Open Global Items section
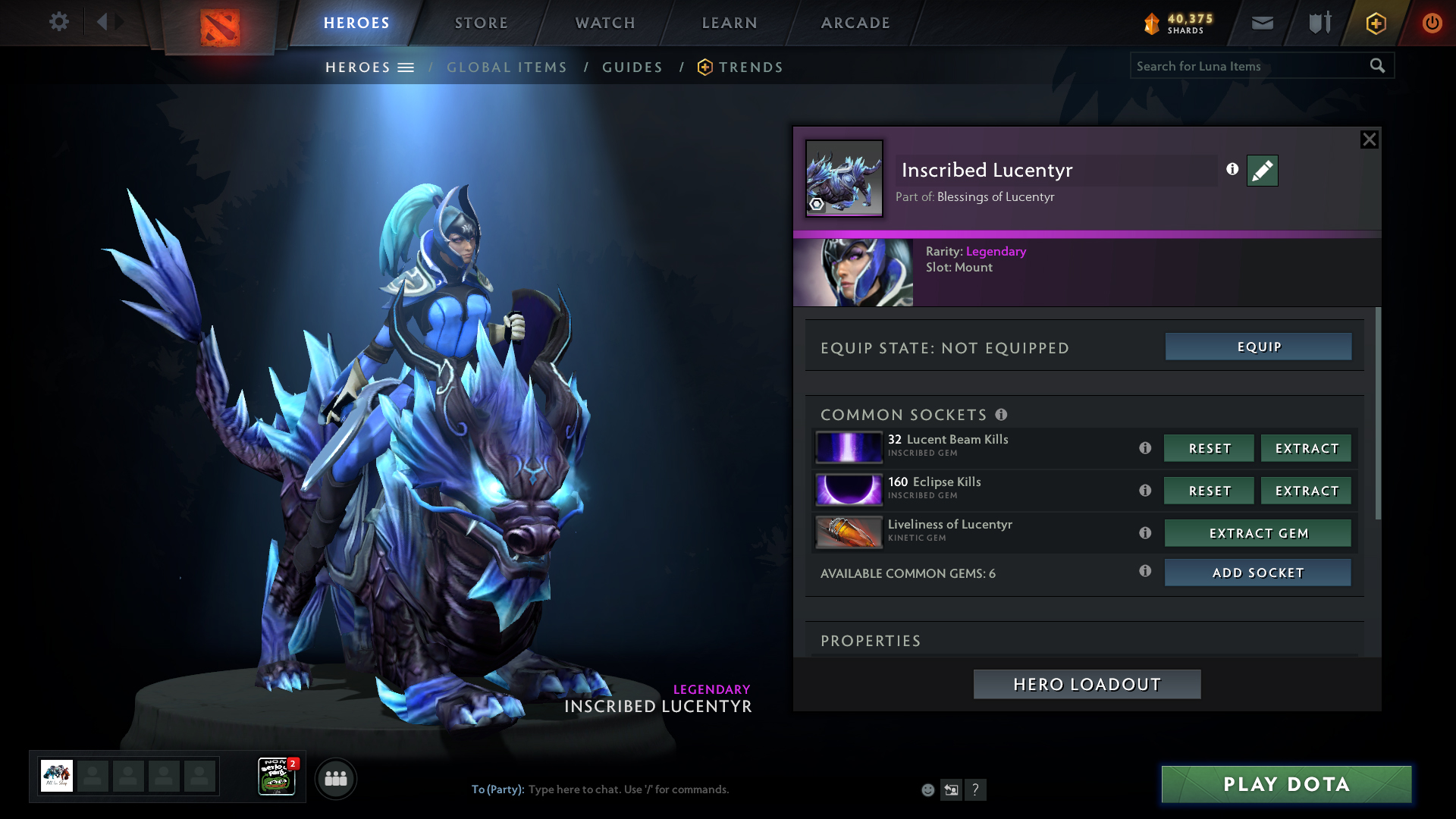 pyautogui.click(x=507, y=67)
